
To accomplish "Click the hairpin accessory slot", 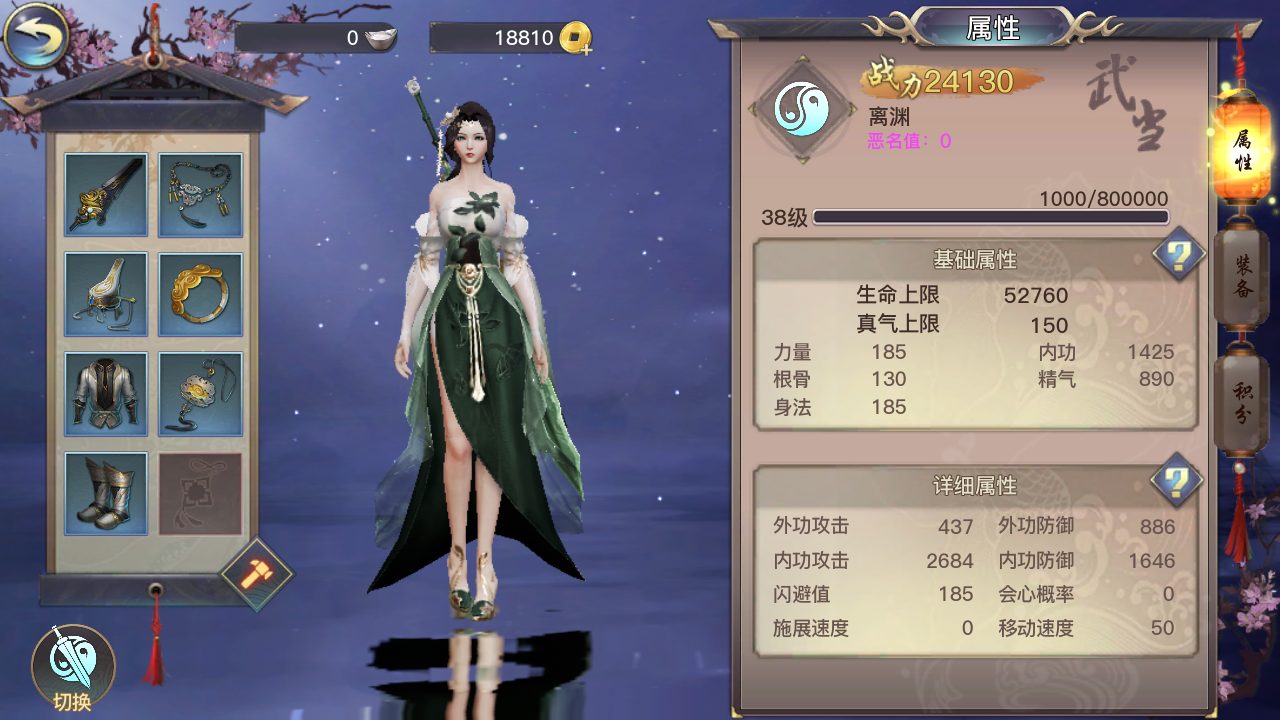I will [105, 293].
